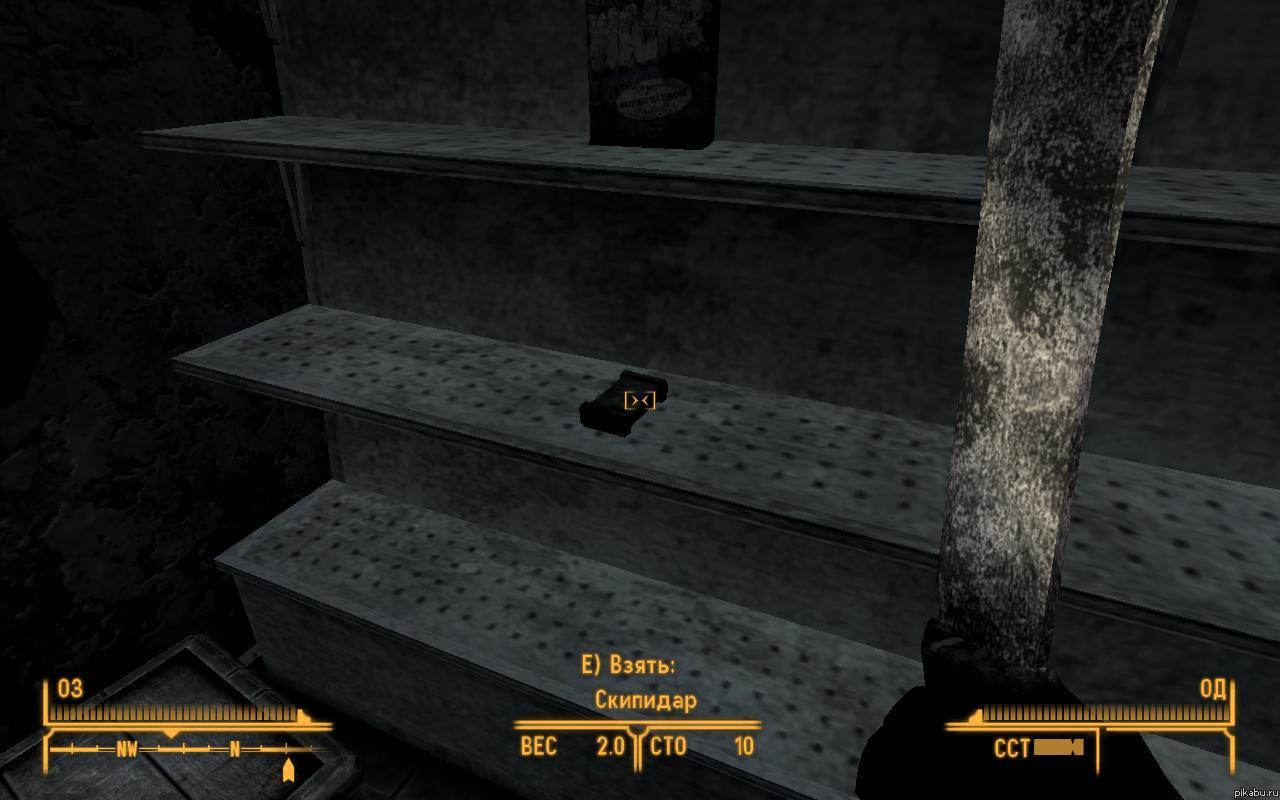The width and height of the screenshot is (1280, 800).
Task: Click the Sugar Bombs box on the top shelf
Action: point(650,70)
